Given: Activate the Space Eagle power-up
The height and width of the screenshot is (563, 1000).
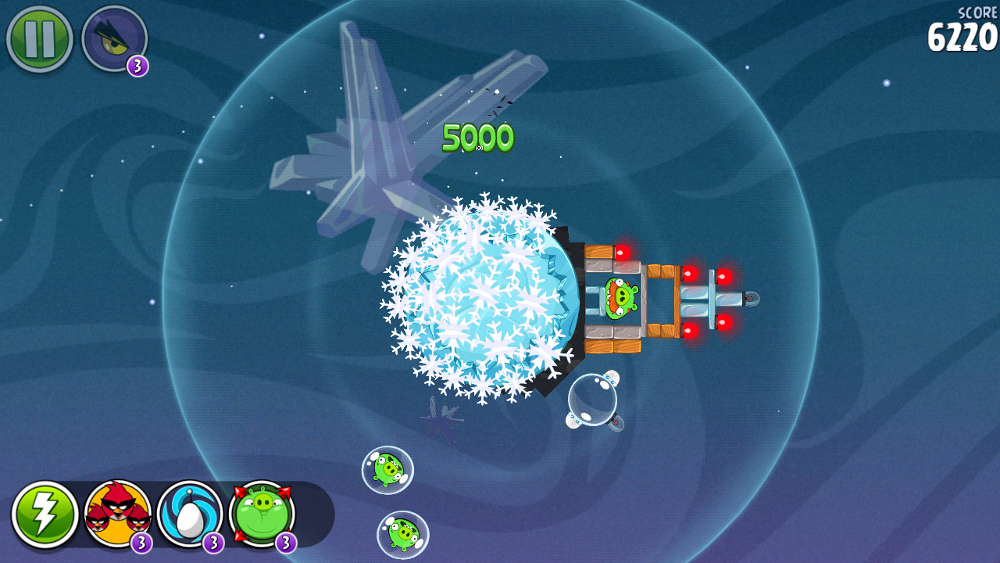Looking at the screenshot, I should coord(113,39).
